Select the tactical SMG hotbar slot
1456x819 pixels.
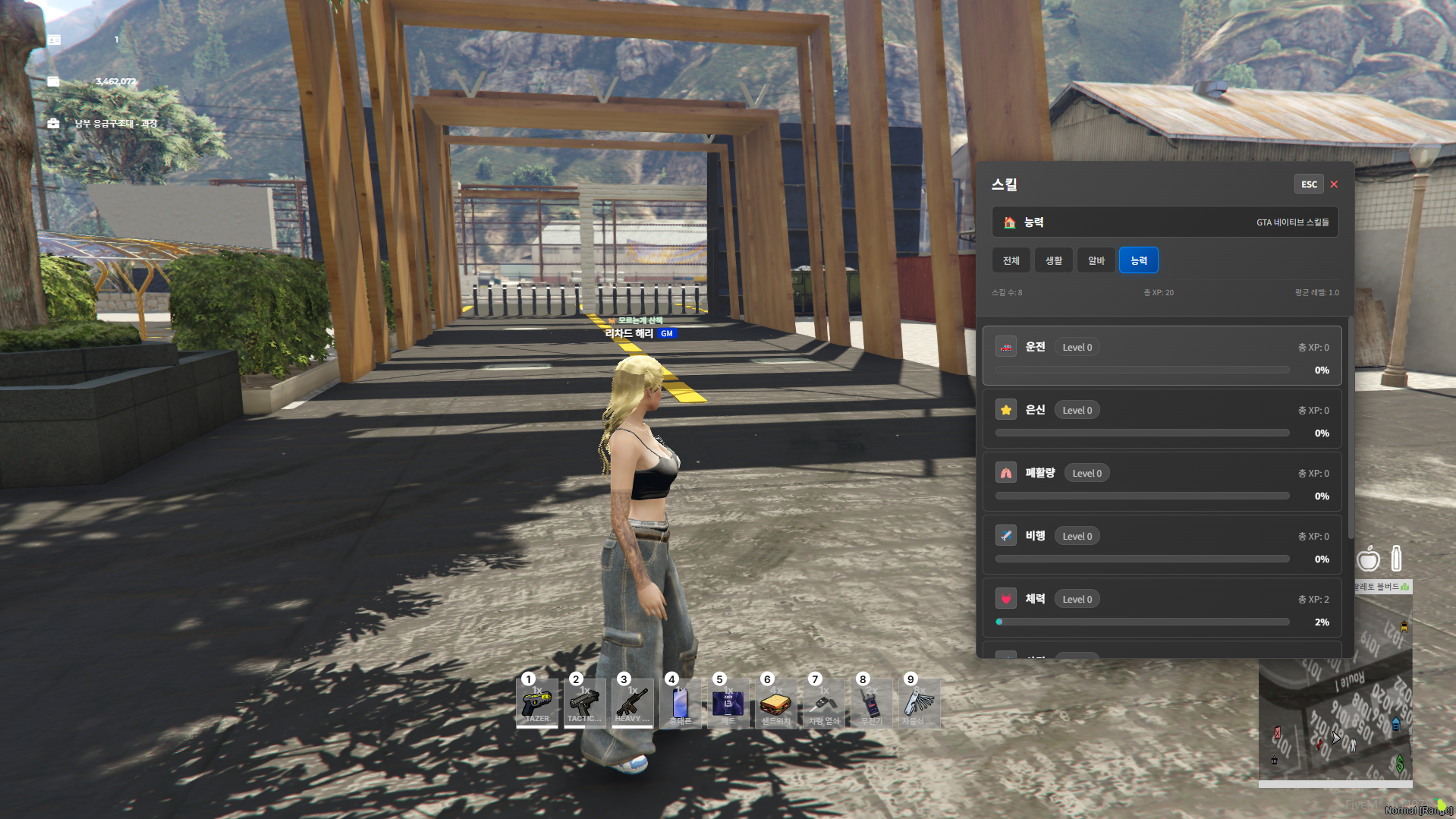coord(584,704)
